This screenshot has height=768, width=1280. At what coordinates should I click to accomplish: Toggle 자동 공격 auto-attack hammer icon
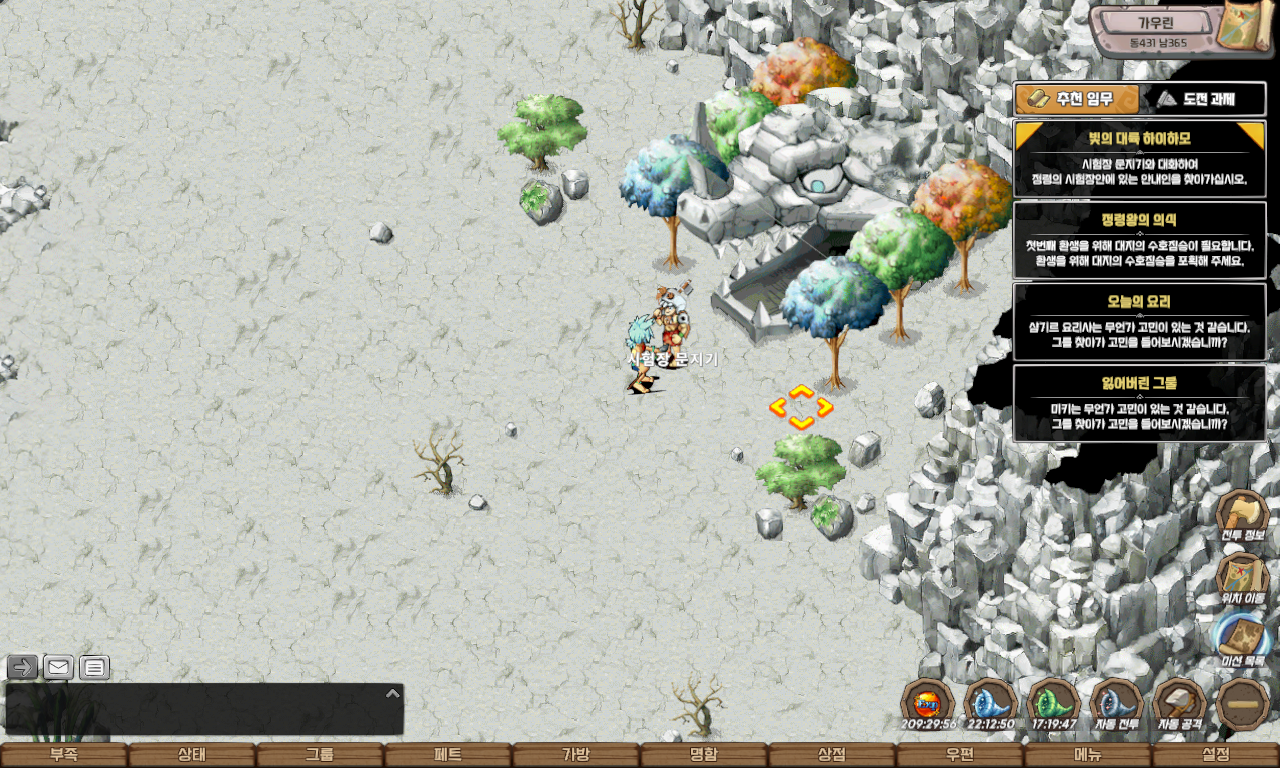tap(1180, 704)
